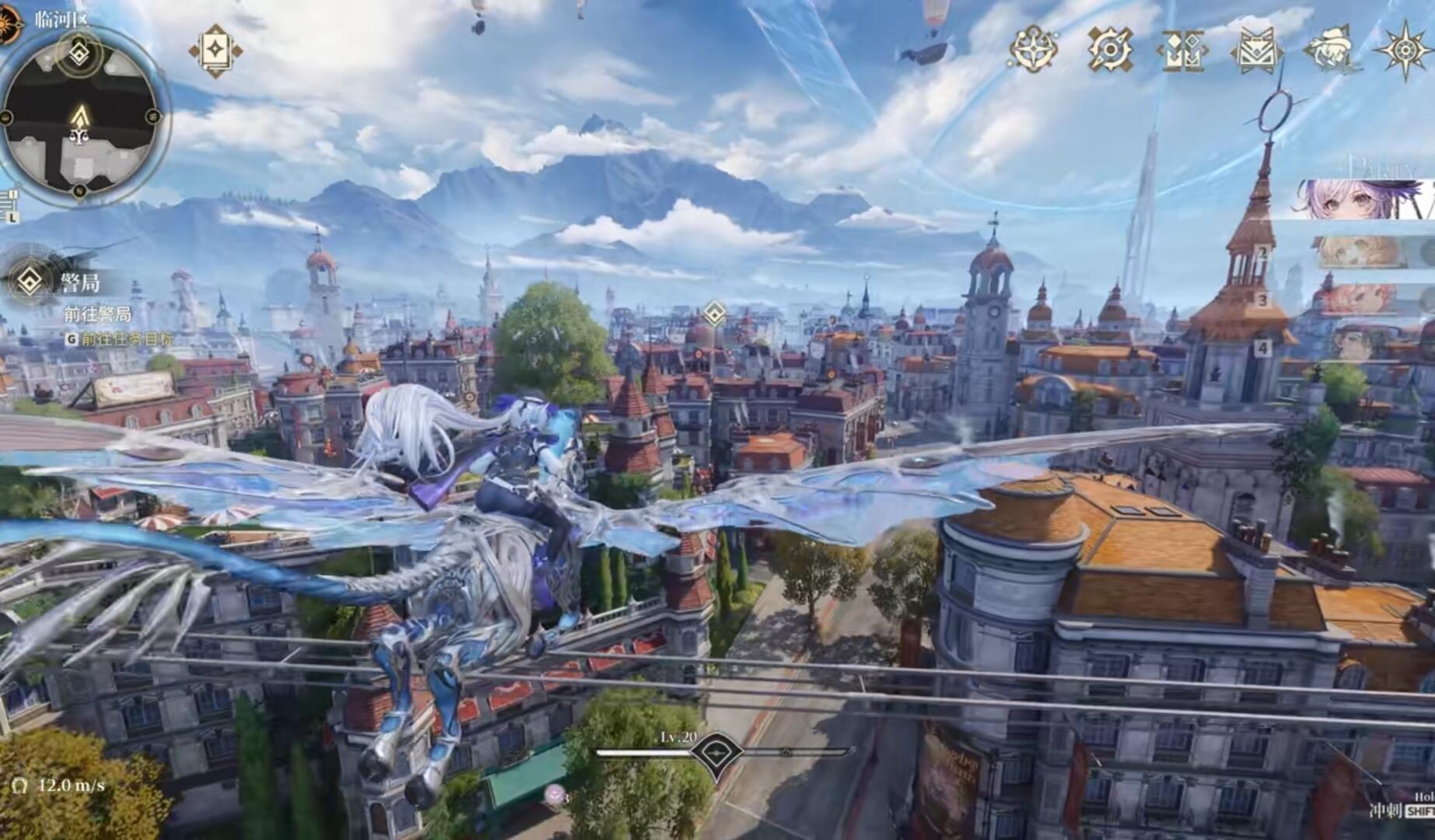Open the chevron bag icon
The width and height of the screenshot is (1435, 840).
click(x=1256, y=51)
